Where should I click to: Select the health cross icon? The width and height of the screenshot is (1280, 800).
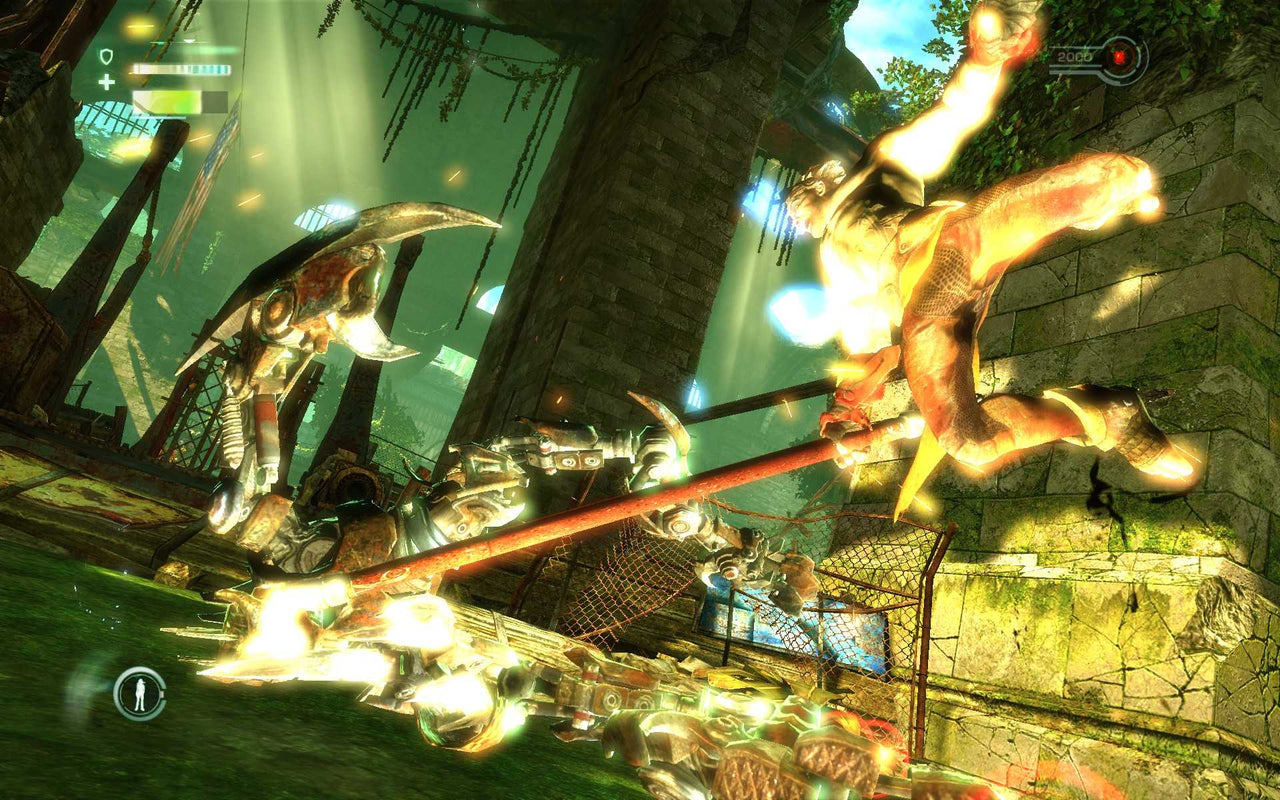(107, 80)
